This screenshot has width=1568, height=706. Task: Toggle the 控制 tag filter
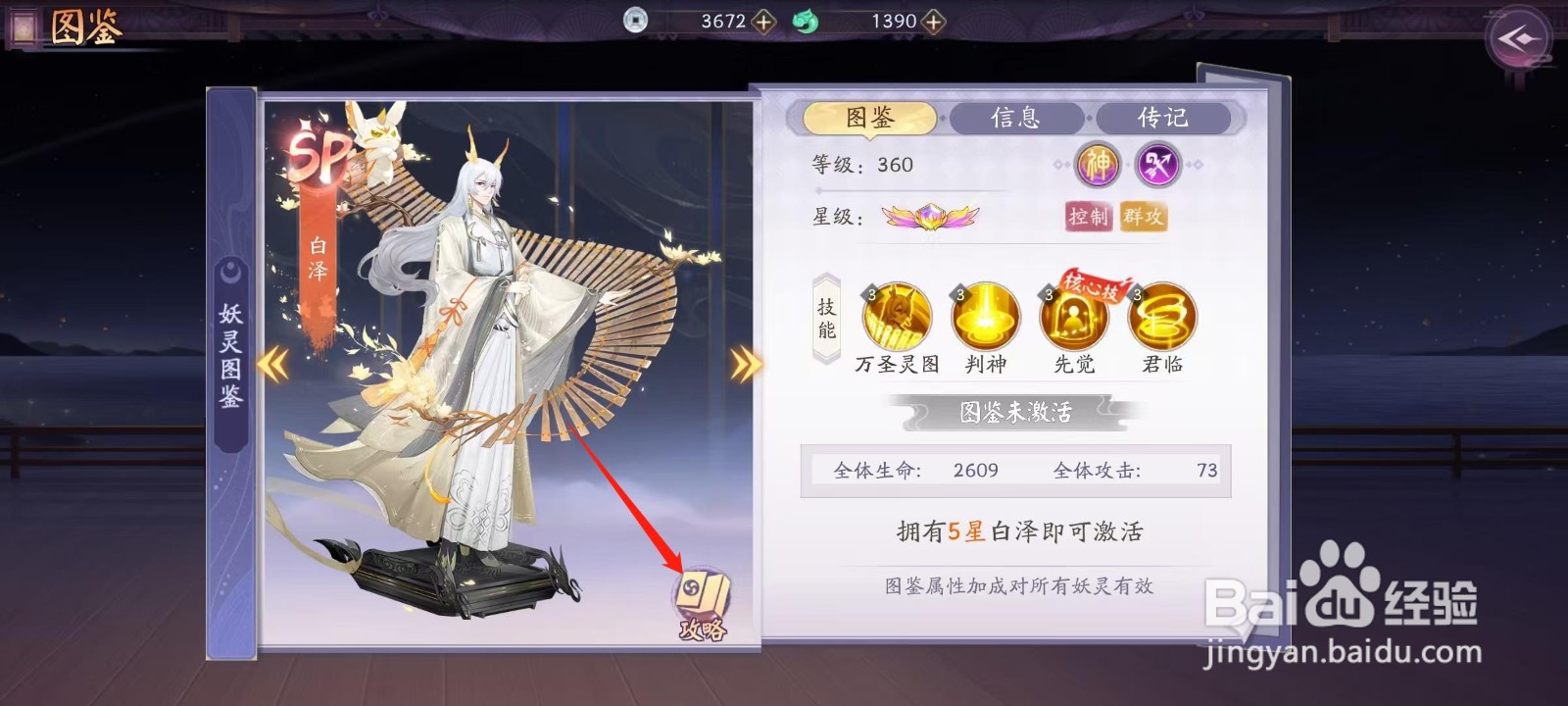coord(1090,219)
